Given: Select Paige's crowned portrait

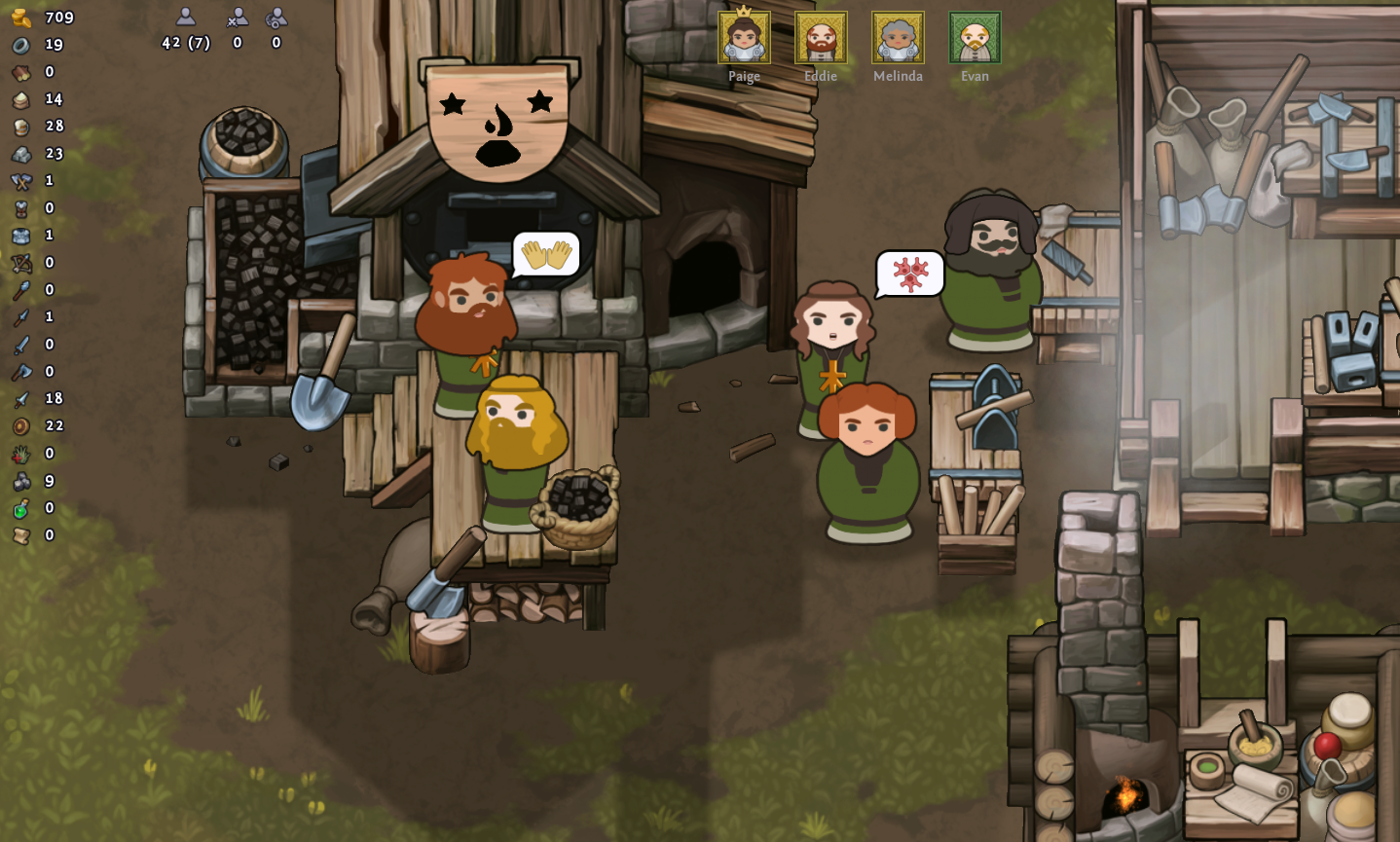Looking at the screenshot, I should (744, 38).
